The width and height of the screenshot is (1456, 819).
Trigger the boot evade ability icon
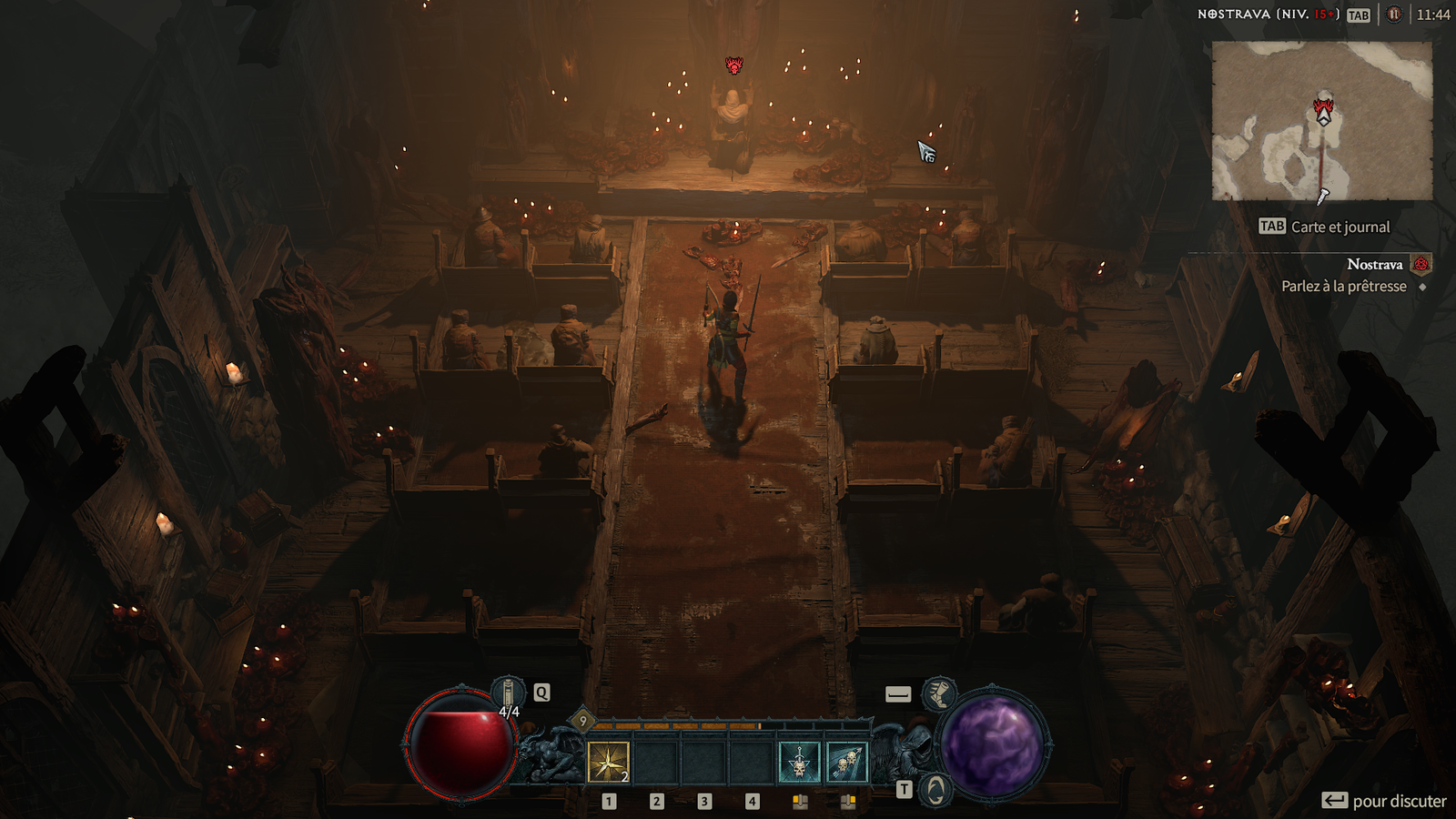pos(938,694)
